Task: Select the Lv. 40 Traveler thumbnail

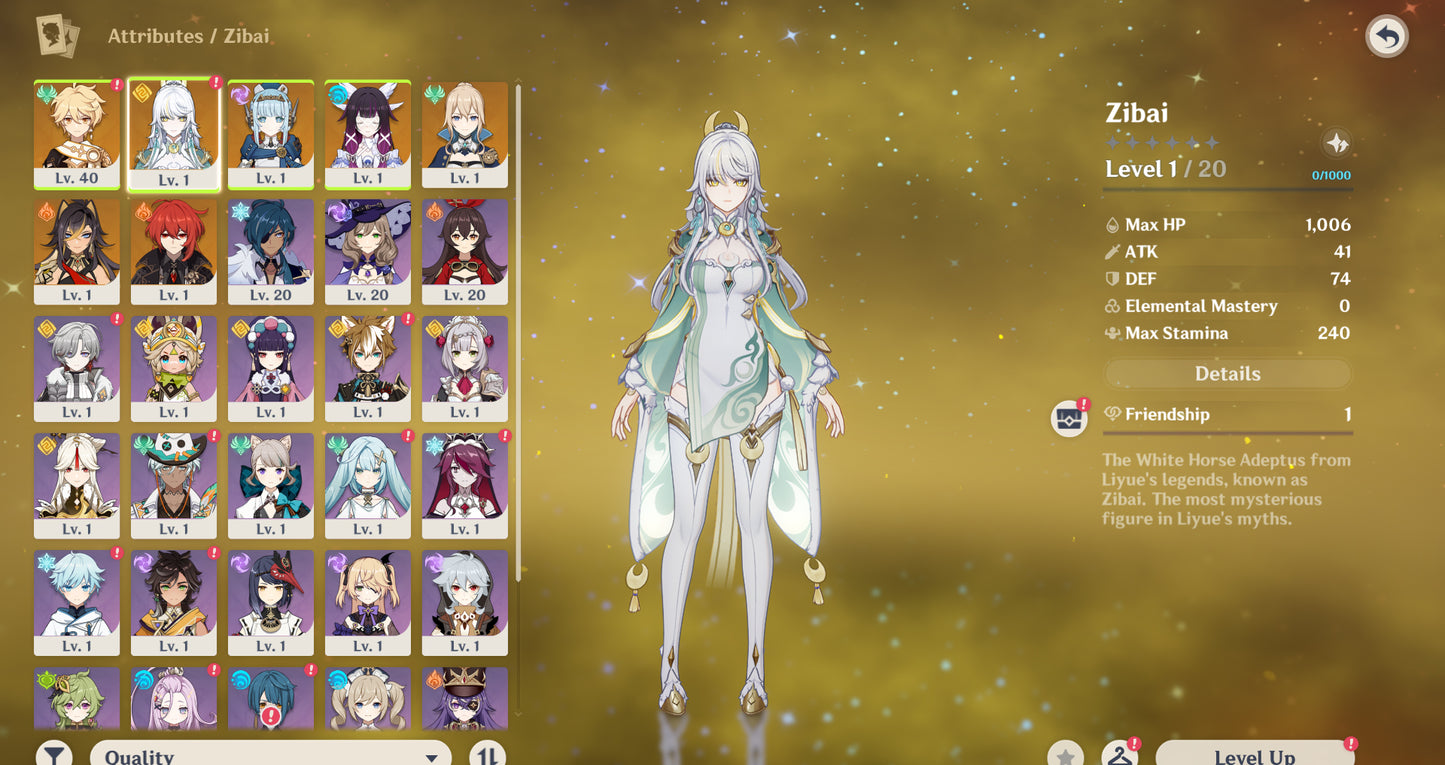Action: pyautogui.click(x=77, y=135)
